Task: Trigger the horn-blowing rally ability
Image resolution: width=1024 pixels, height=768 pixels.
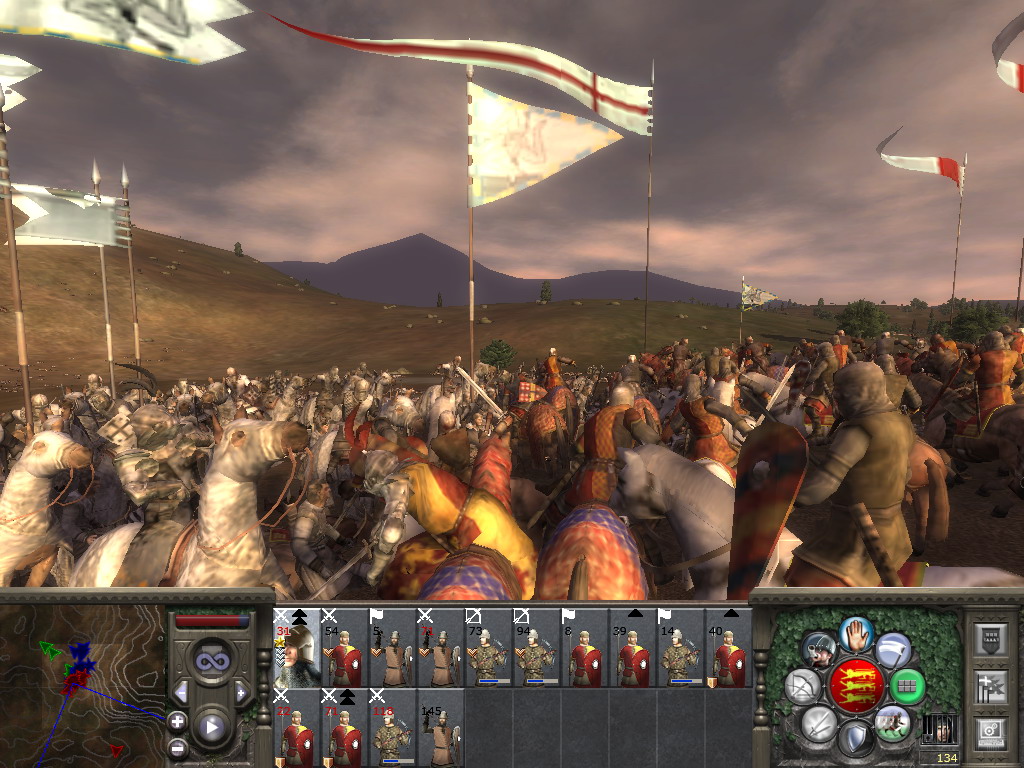Action: tap(820, 649)
